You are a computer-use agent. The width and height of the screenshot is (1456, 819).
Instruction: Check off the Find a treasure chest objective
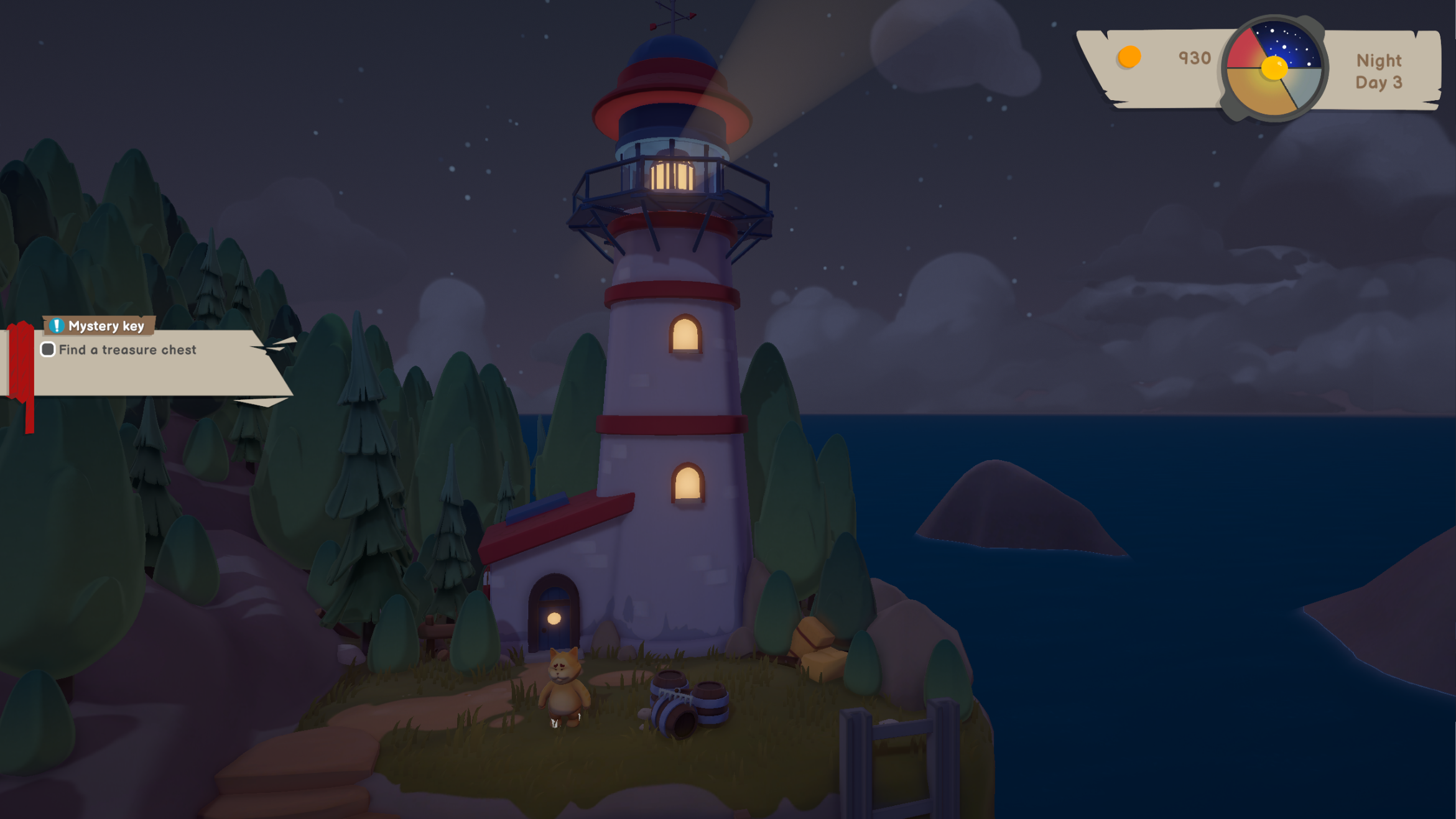pyautogui.click(x=47, y=349)
